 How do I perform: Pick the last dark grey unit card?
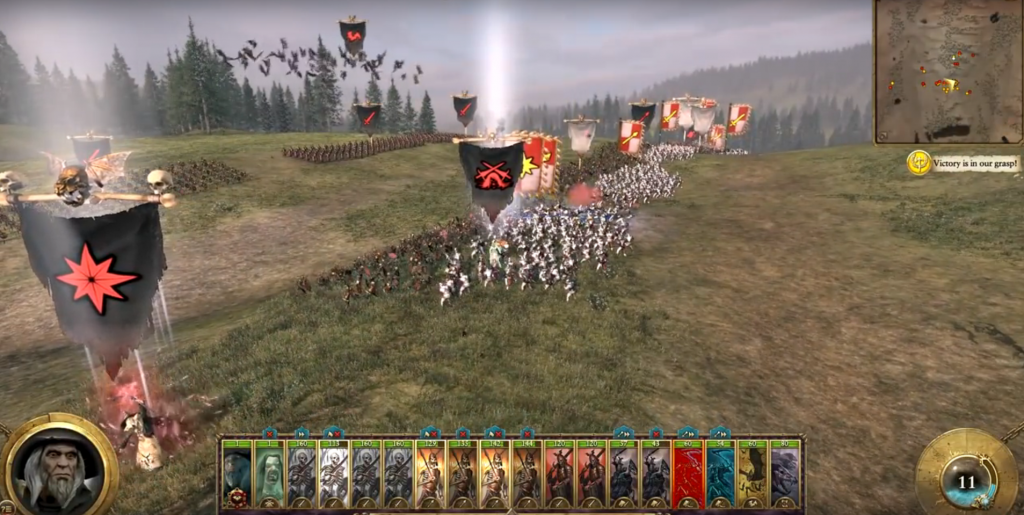click(x=785, y=473)
